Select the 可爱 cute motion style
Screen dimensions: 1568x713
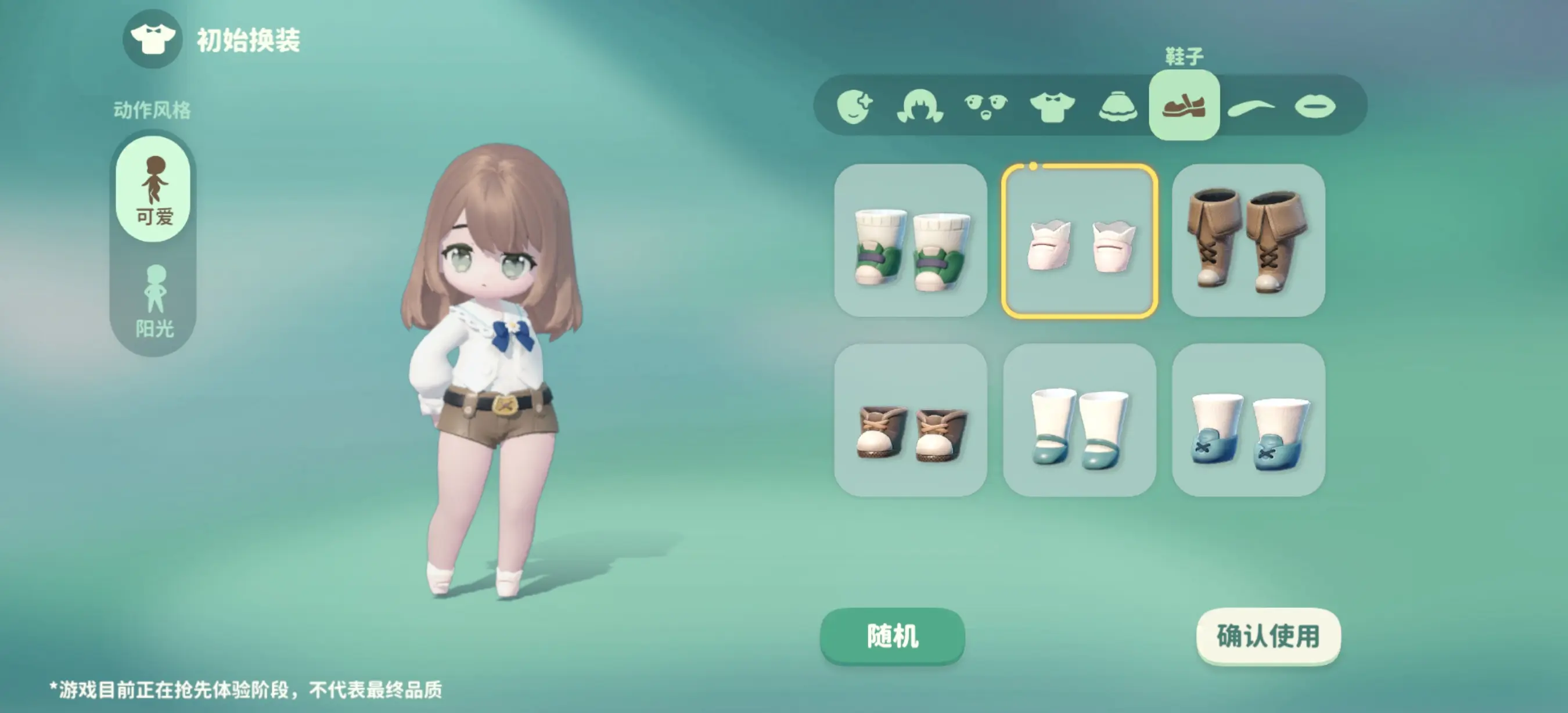pyautogui.click(x=153, y=189)
